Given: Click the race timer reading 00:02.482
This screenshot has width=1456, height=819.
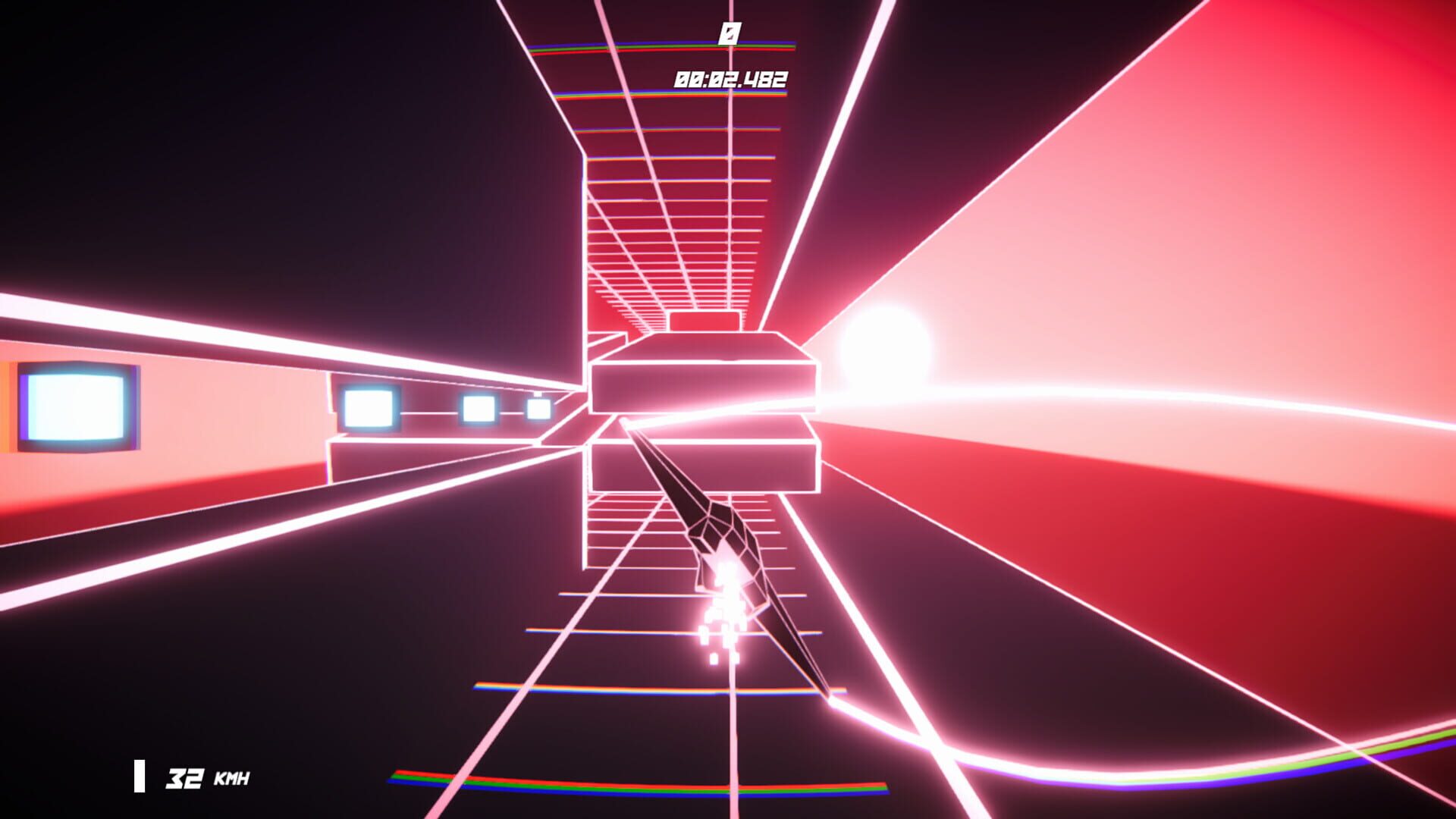Looking at the screenshot, I should tap(730, 76).
